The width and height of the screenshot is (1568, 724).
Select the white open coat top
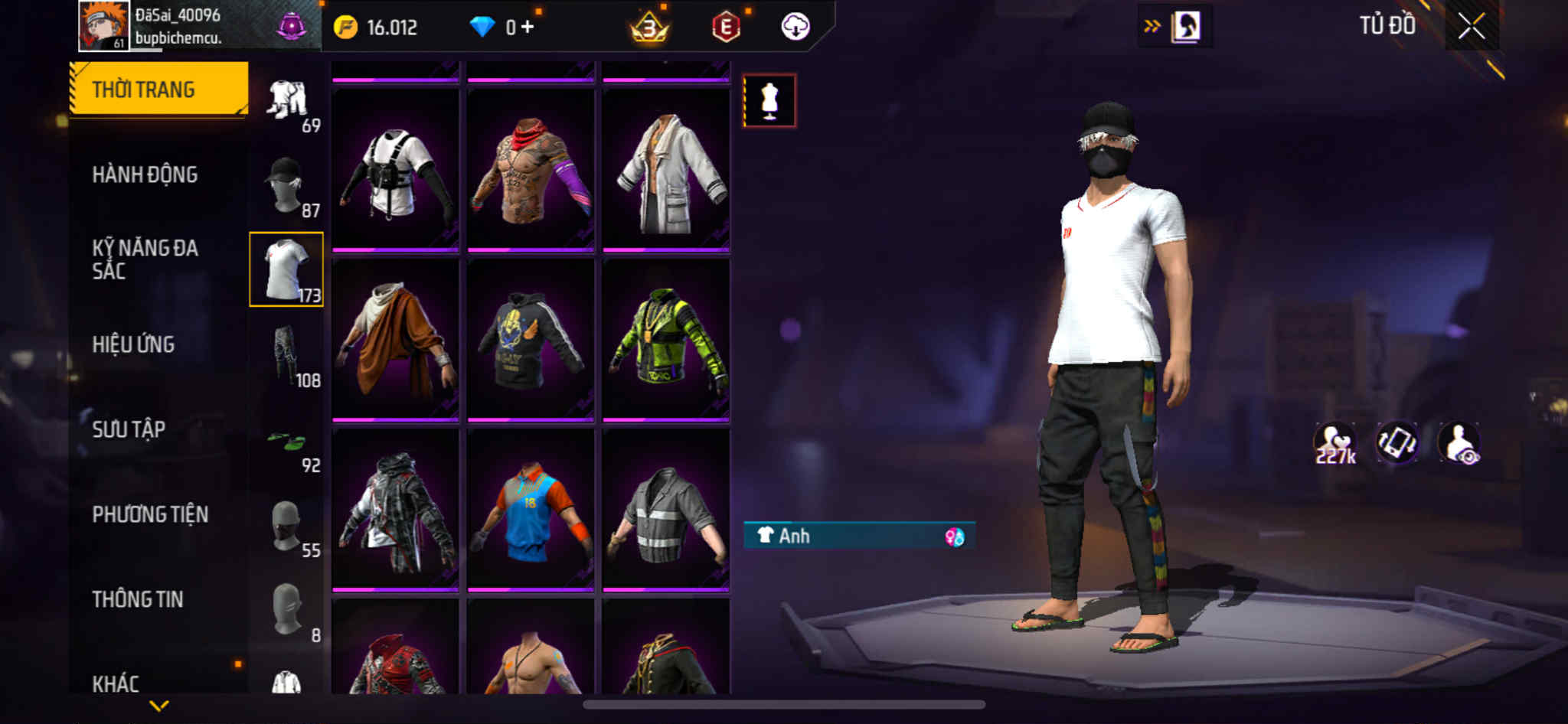pos(666,171)
